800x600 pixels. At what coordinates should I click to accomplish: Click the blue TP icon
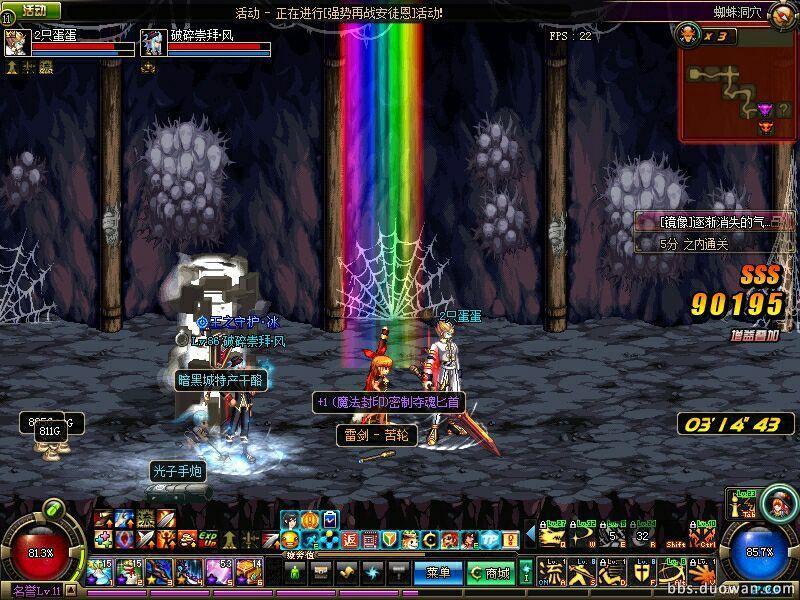coord(491,540)
